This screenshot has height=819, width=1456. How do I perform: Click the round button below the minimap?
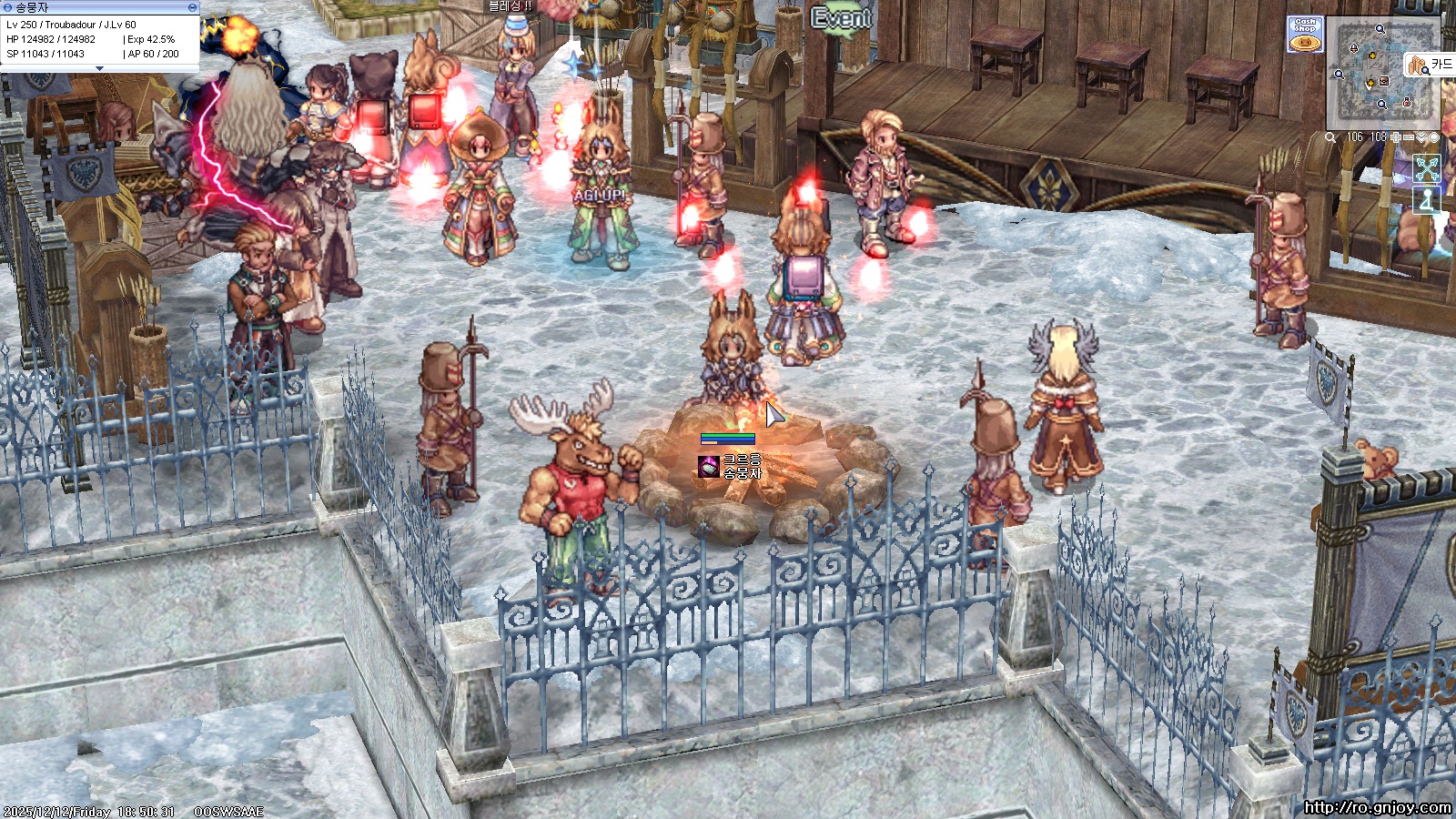coord(1434,137)
